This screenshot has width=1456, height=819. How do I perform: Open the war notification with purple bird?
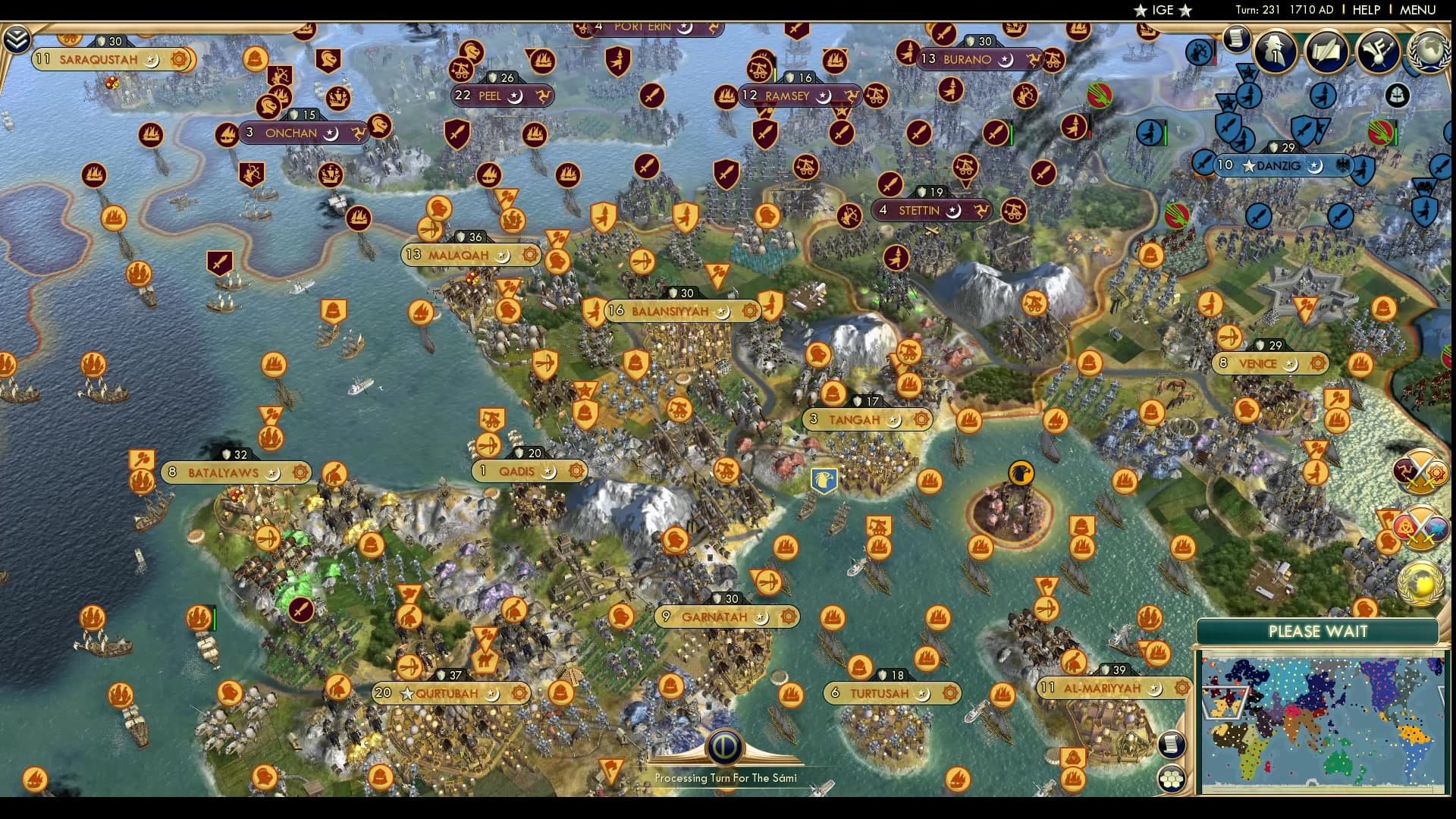(1420, 529)
